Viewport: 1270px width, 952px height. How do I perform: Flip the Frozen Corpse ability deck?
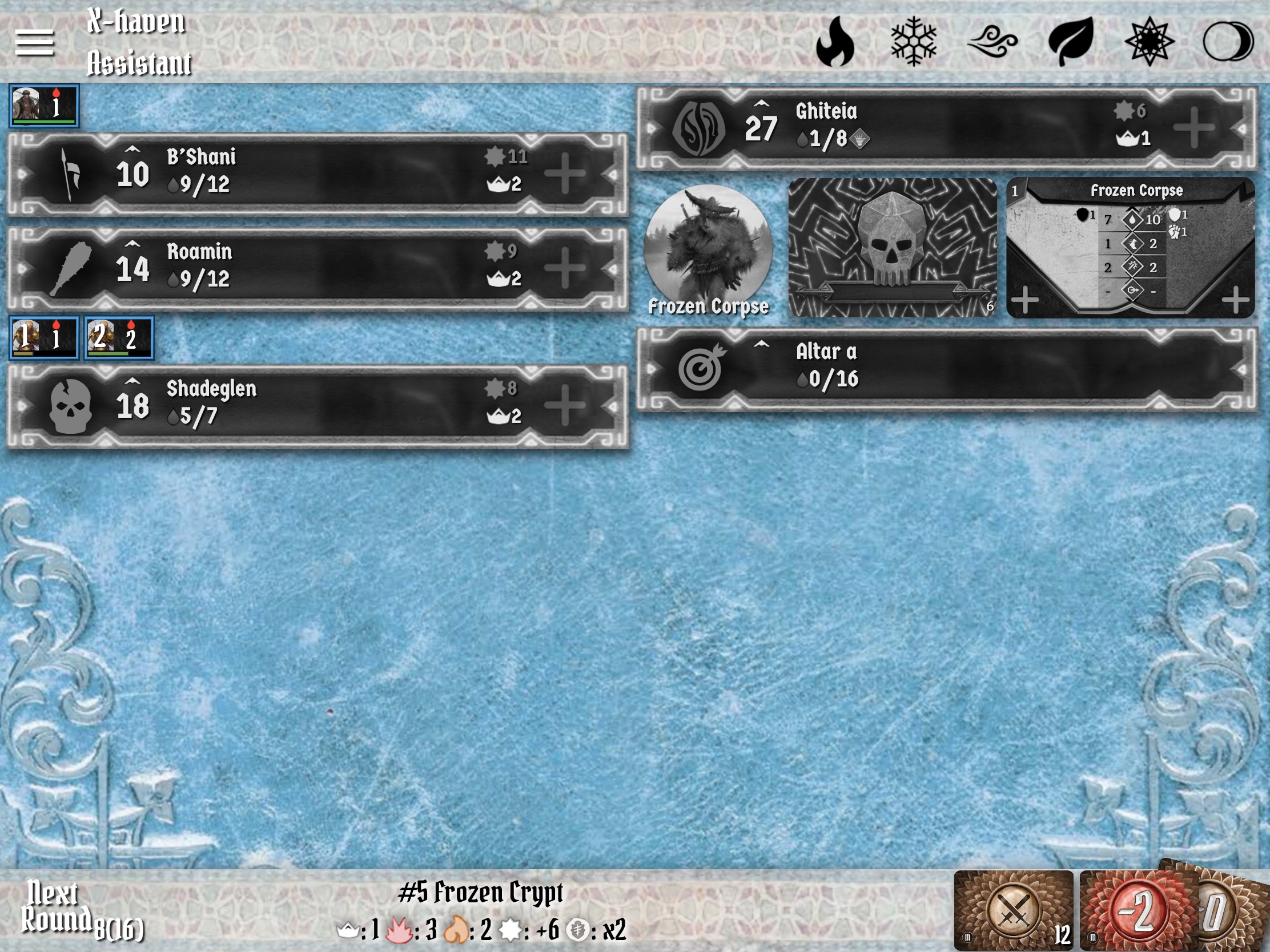pos(892,247)
